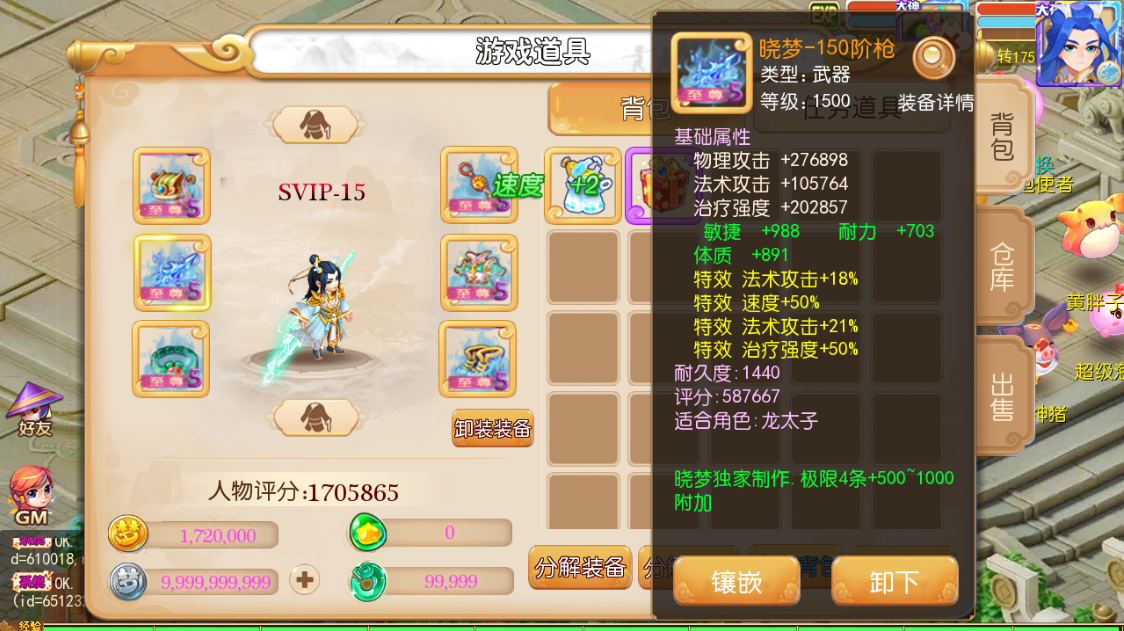Tap the 镶嵌 inlay button
This screenshot has height=631, width=1124.
(x=736, y=582)
